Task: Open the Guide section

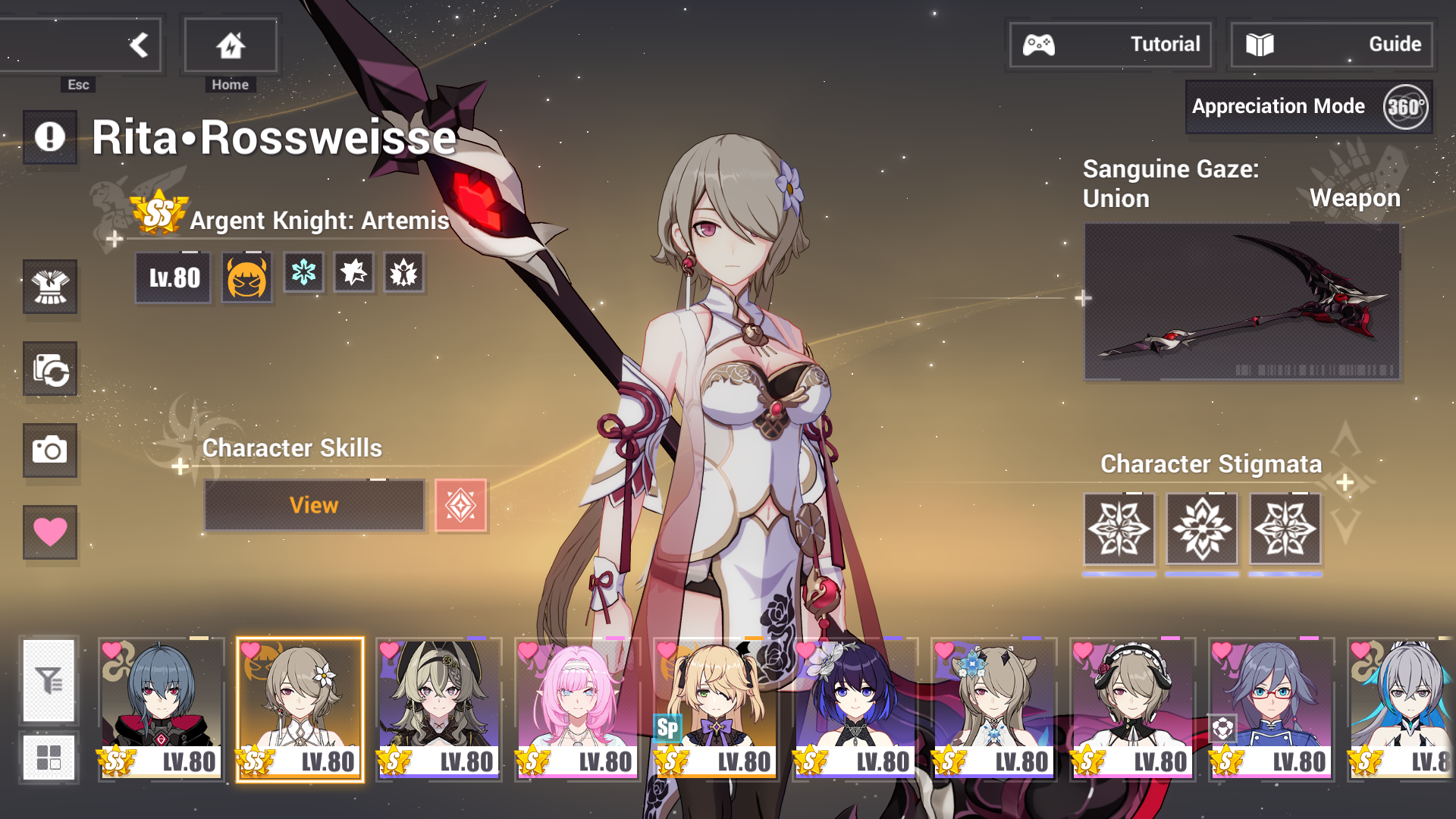Action: point(1331,44)
